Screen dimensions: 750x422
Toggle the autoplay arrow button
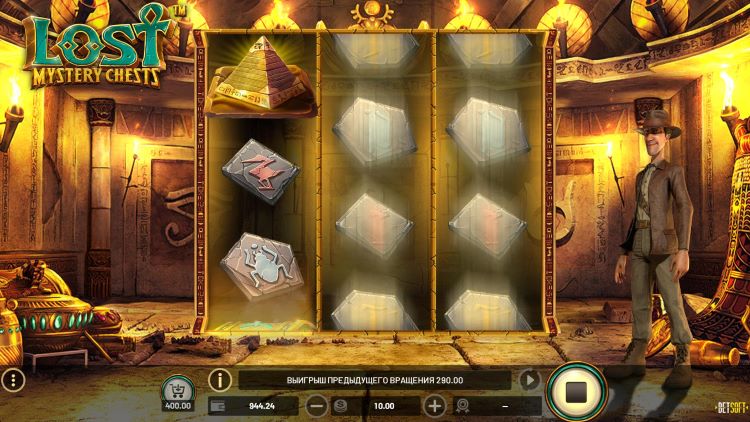(x=530, y=380)
